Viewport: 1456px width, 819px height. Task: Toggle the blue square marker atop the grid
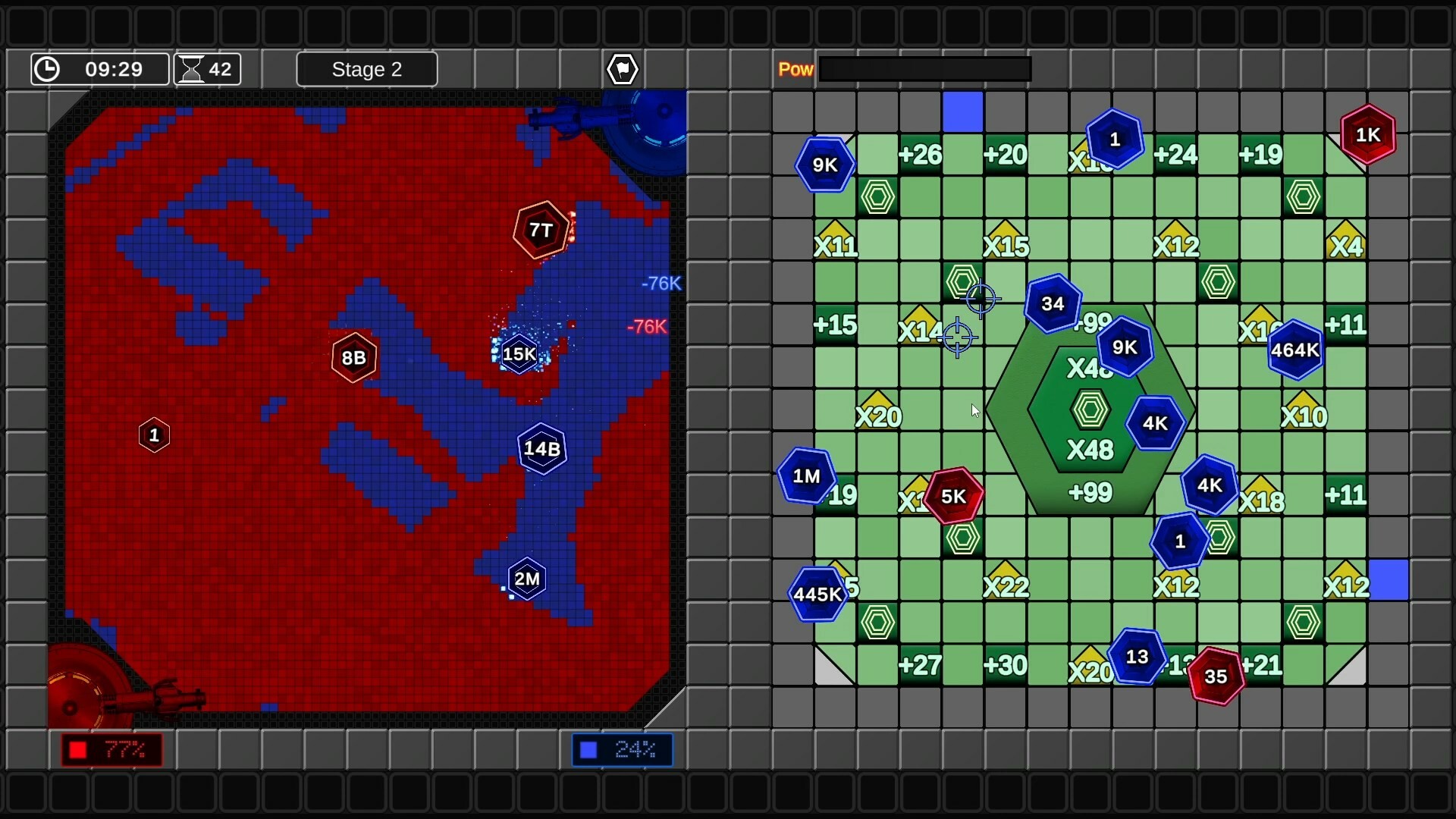tap(964, 111)
